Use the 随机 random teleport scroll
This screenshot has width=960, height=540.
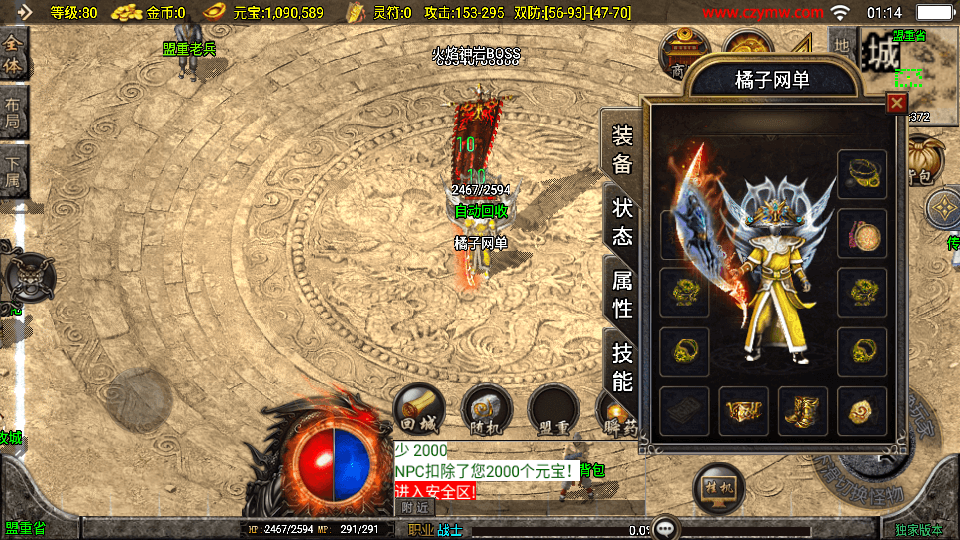[x=487, y=410]
